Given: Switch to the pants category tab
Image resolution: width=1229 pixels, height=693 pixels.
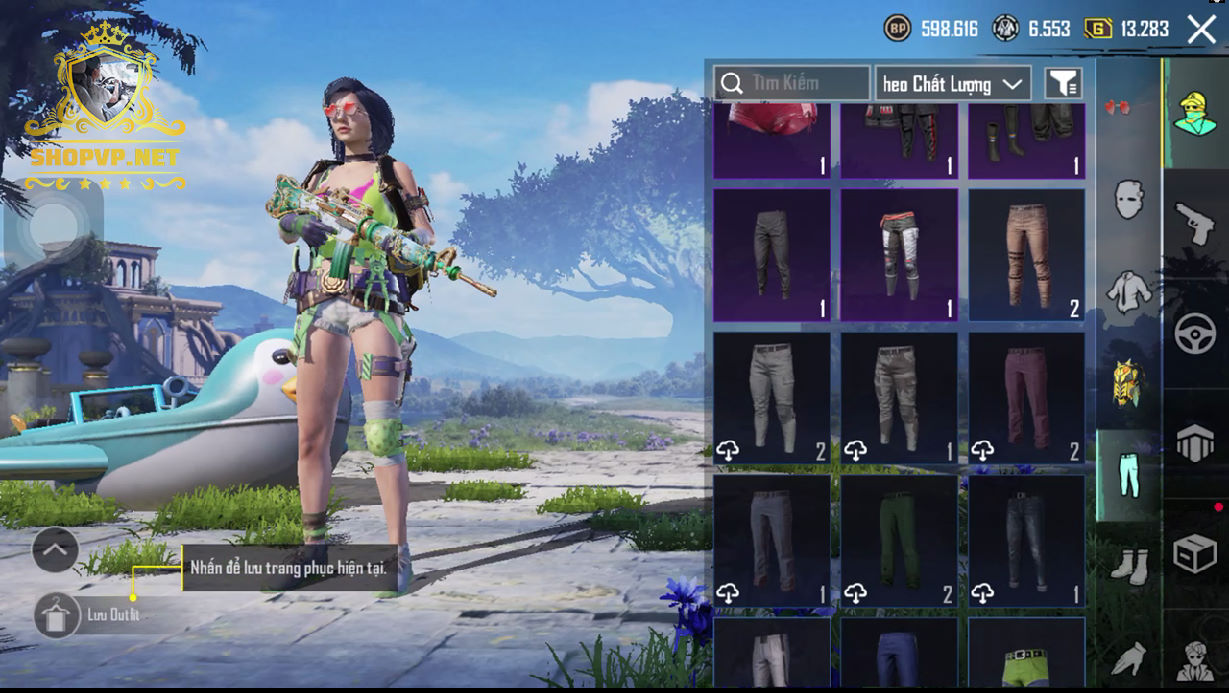Looking at the screenshot, I should pos(1129,475).
